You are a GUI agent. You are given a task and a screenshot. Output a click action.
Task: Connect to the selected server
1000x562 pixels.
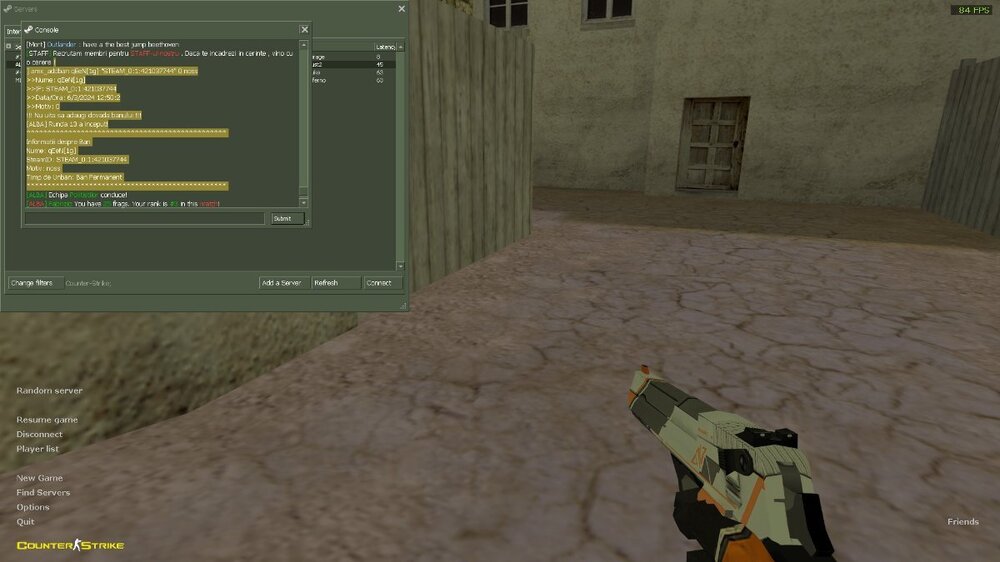tap(383, 283)
